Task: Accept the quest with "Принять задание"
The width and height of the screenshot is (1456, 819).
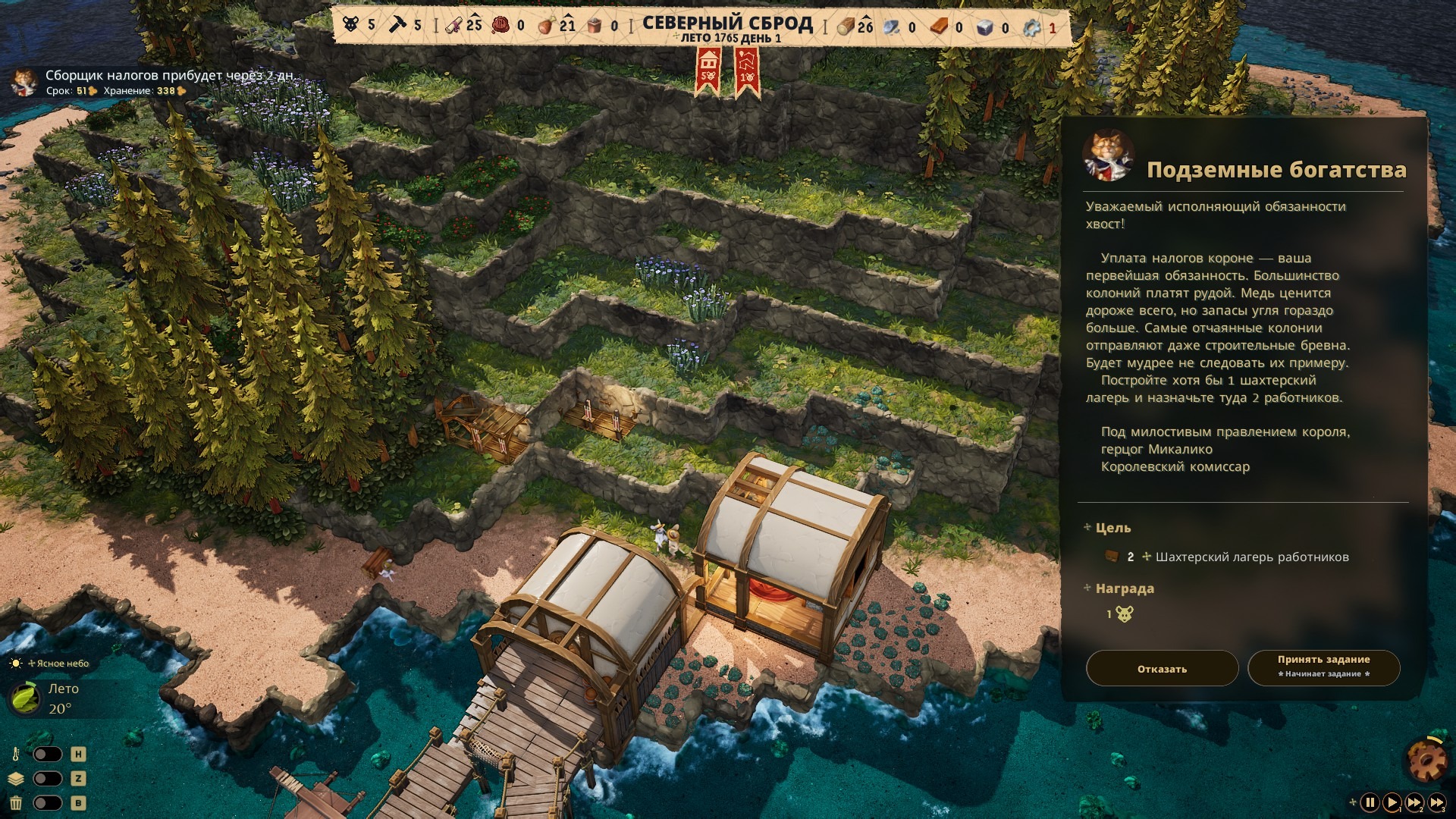Action: click(1323, 667)
